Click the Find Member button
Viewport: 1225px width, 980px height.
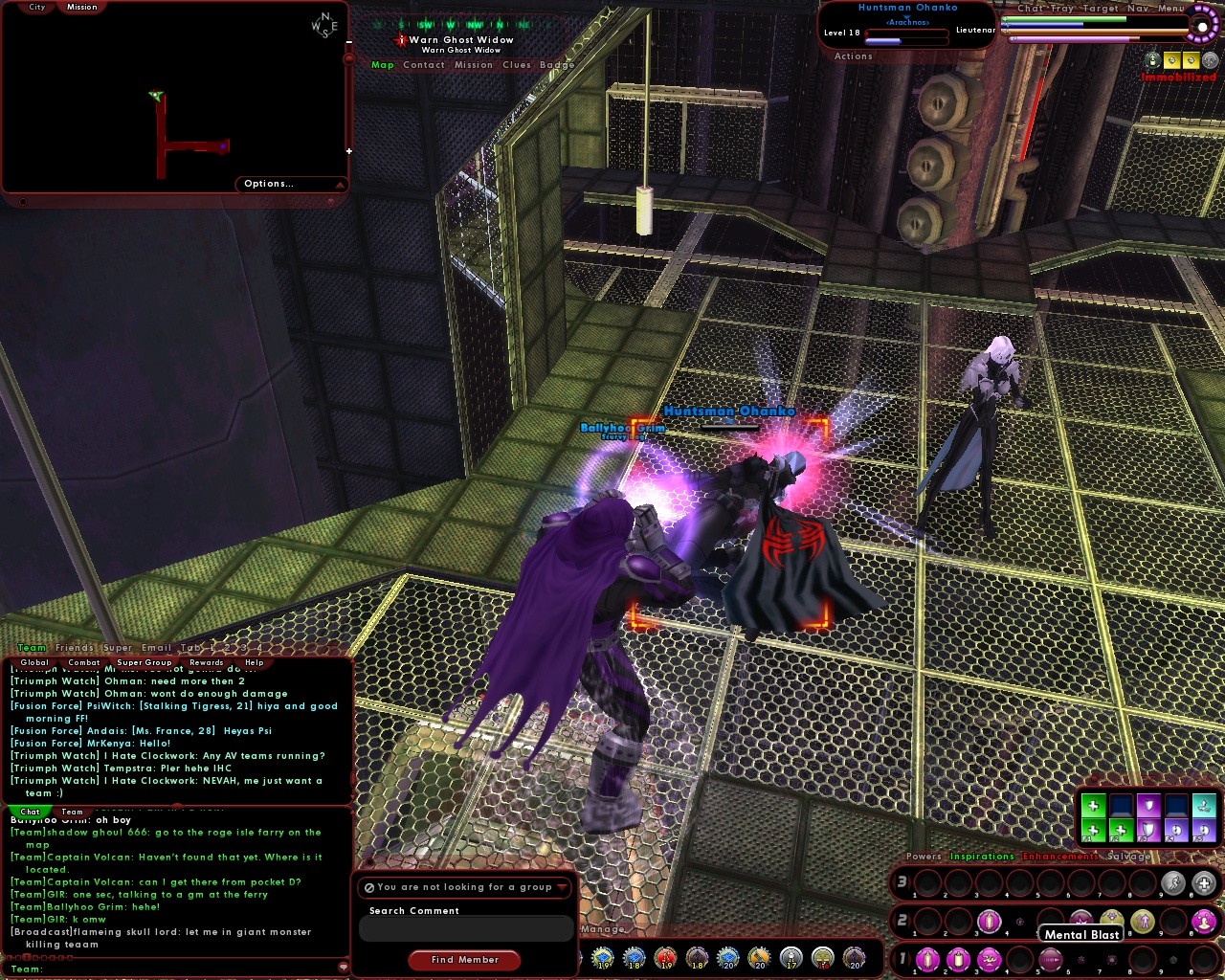[464, 960]
